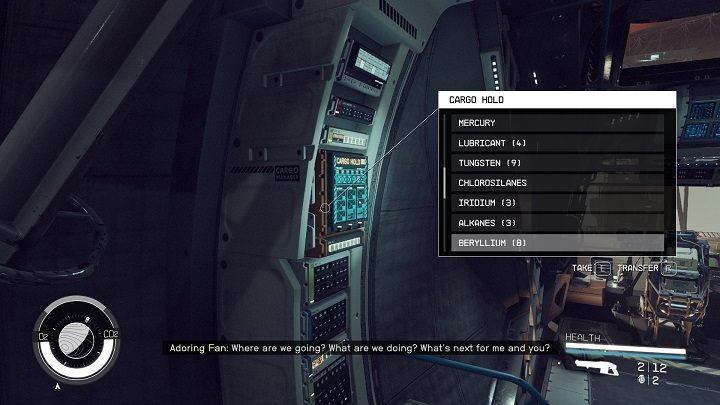
Task: Pick the Tungsten (9) entry
Action: click(557, 163)
